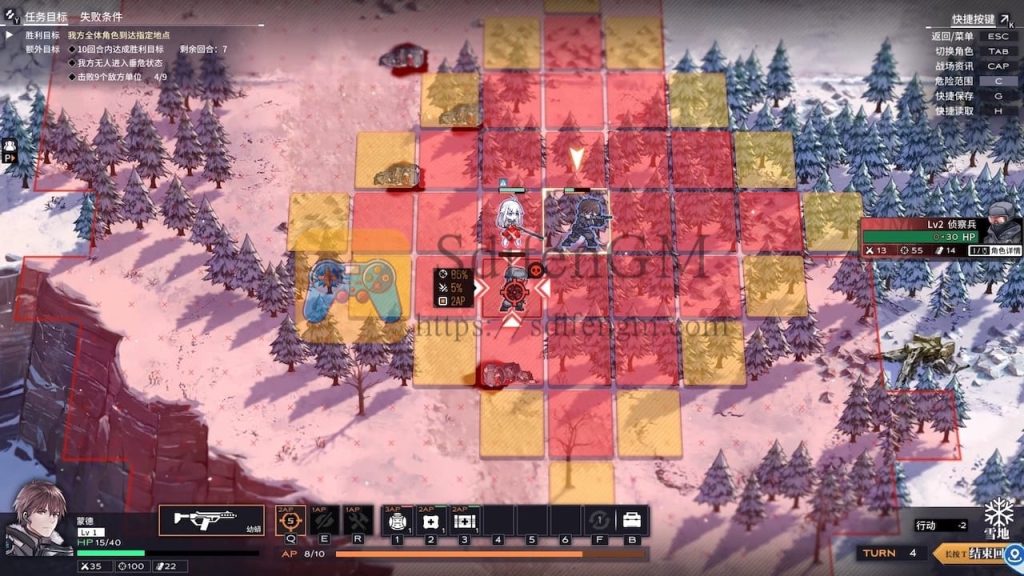Open the briefcase item box
Viewport: 1024px width, 576px height.
(632, 520)
